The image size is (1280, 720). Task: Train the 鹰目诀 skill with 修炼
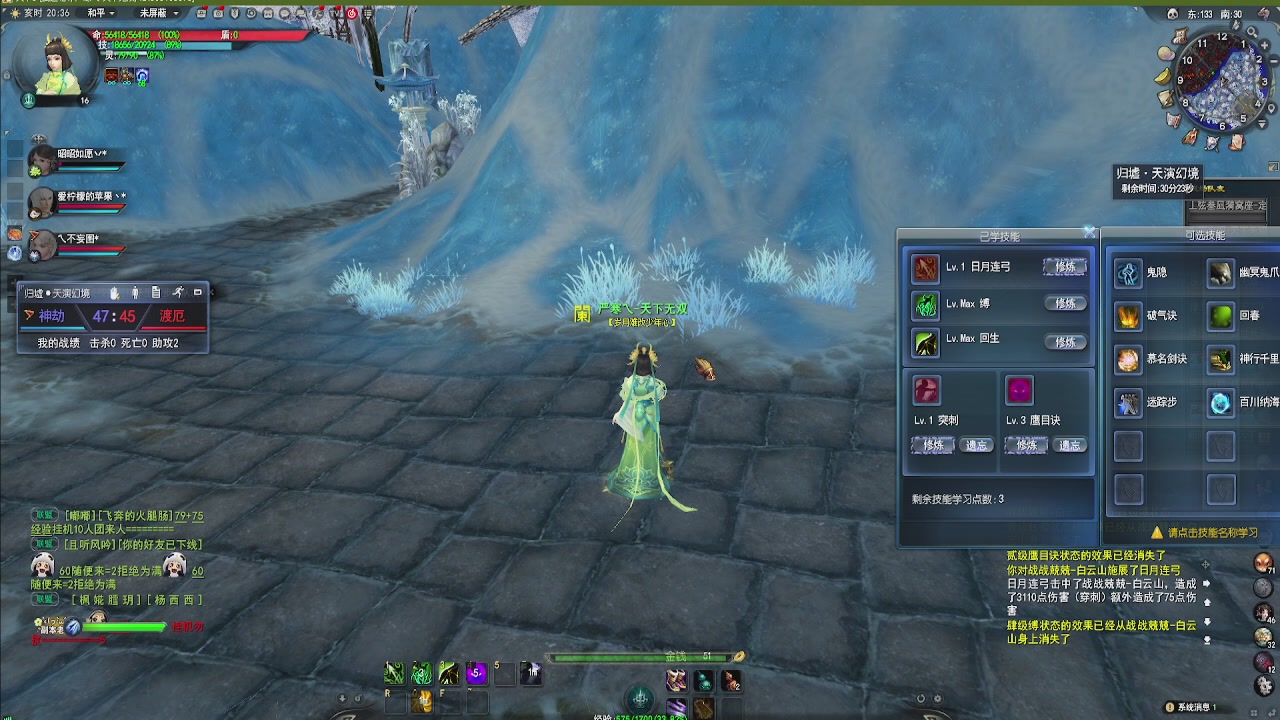click(x=1026, y=445)
